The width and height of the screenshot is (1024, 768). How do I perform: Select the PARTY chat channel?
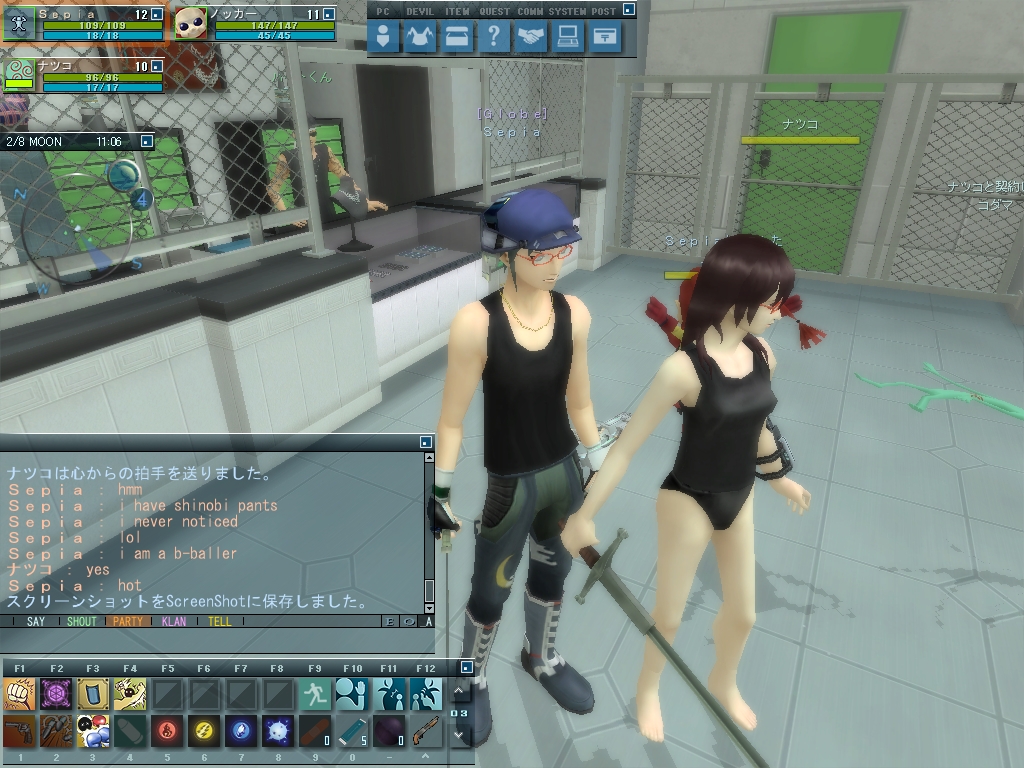tap(128, 621)
